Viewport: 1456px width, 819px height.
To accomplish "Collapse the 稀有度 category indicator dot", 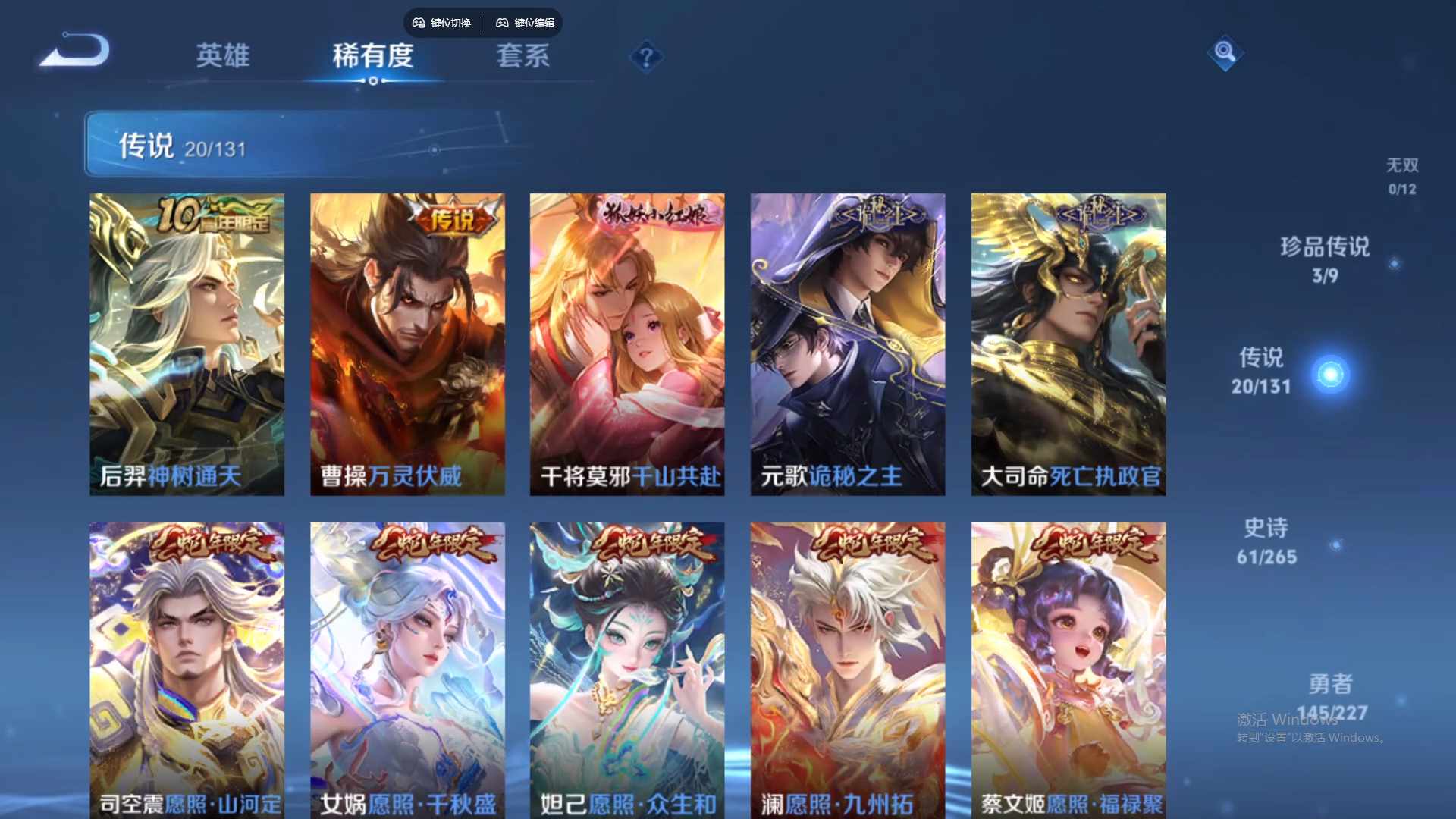I will (372, 82).
